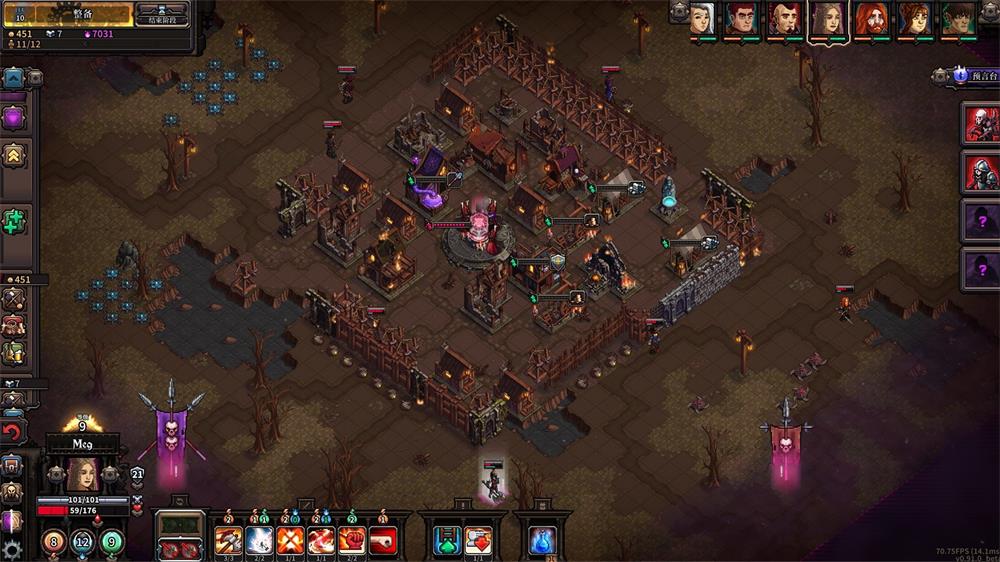This screenshot has width=1000, height=562.
Task: Inspect the pale vampire enemy preview
Action: [980, 123]
